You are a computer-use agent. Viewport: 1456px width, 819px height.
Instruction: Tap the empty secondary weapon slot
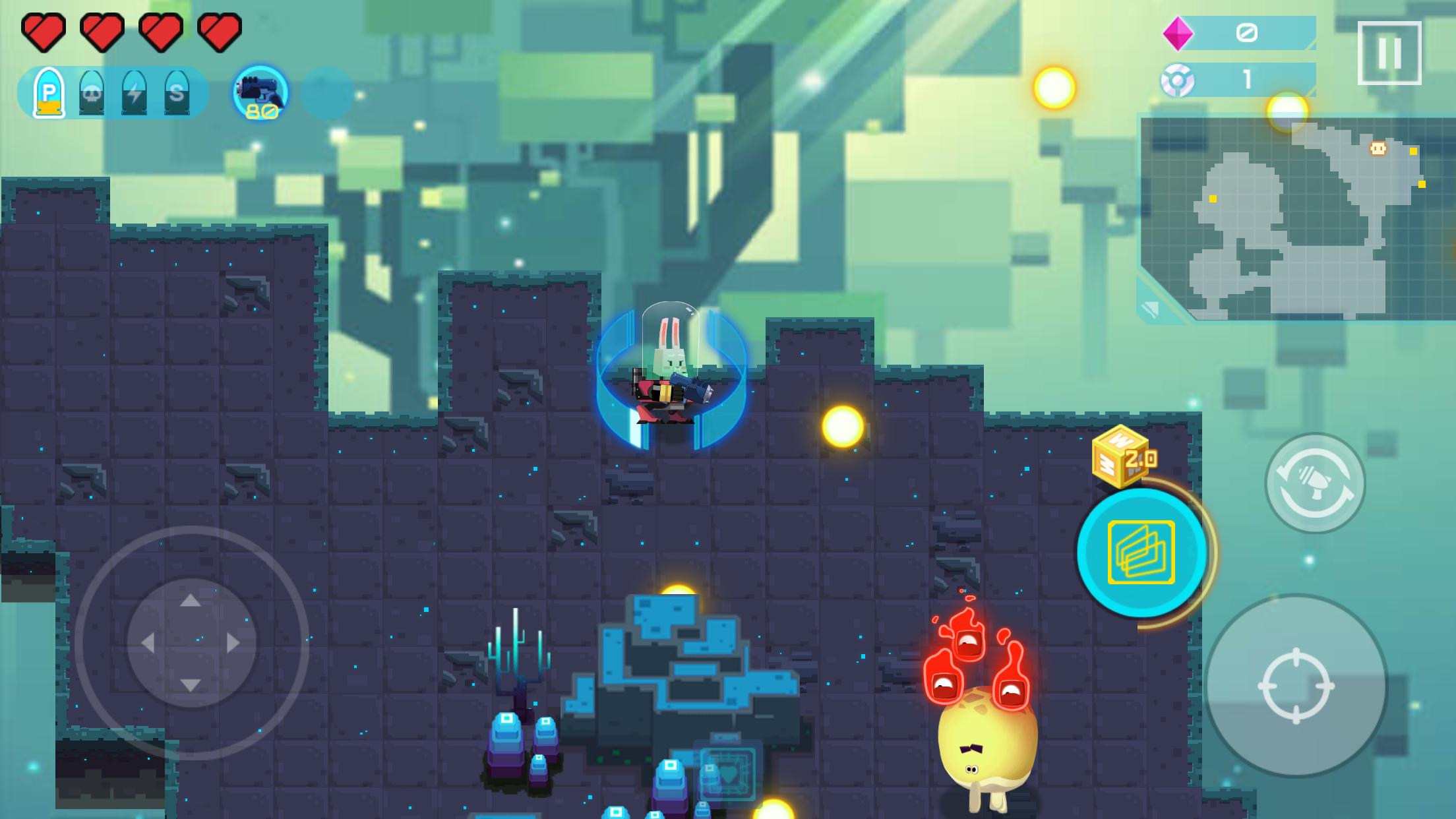click(x=327, y=93)
